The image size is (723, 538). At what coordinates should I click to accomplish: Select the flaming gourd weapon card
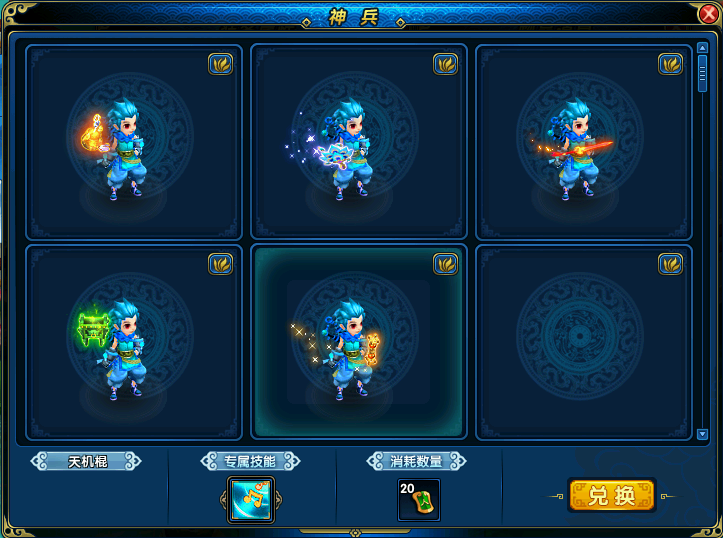[134, 141]
